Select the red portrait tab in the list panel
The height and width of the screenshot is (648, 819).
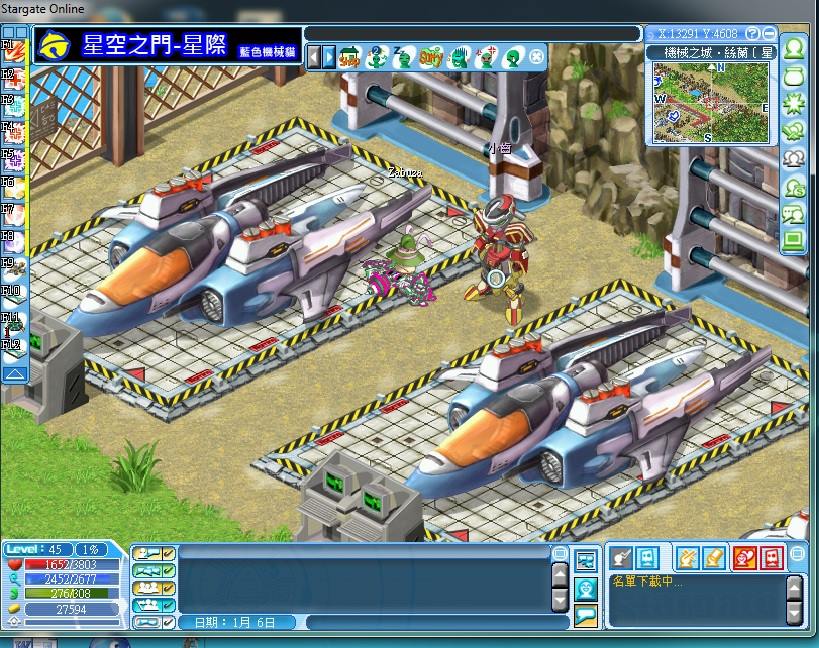pyautogui.click(x=744, y=557)
